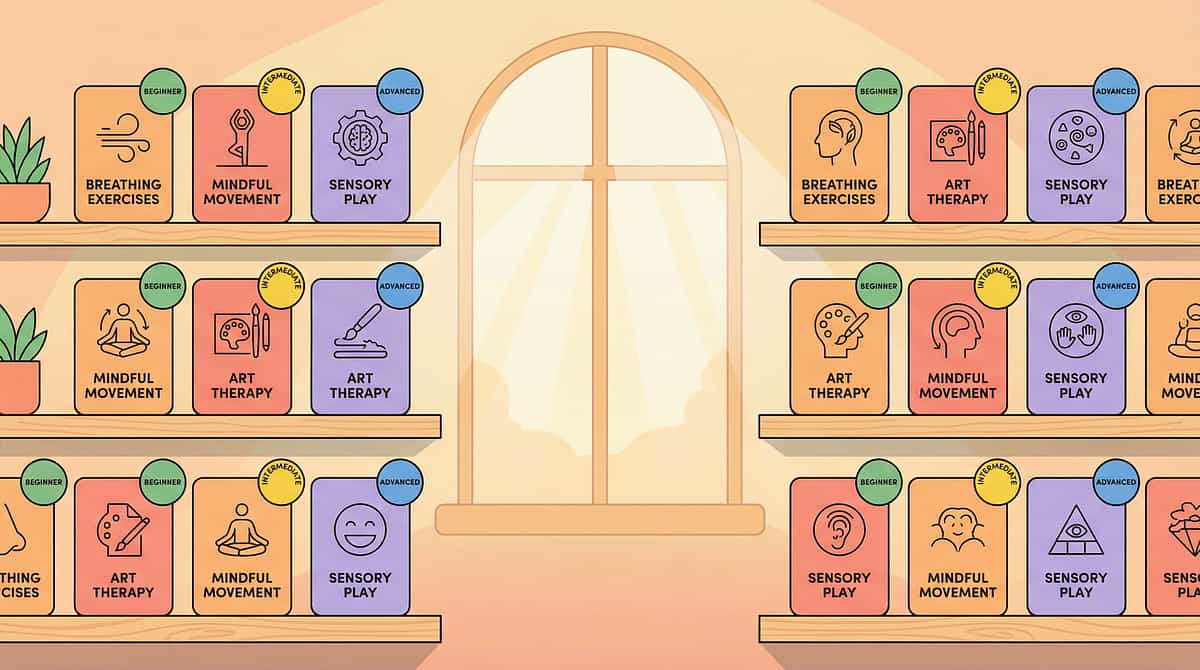Screen dimensions: 1200x670
Task: Choose the purple Art Therapy paintbrush card
Action: [360, 347]
